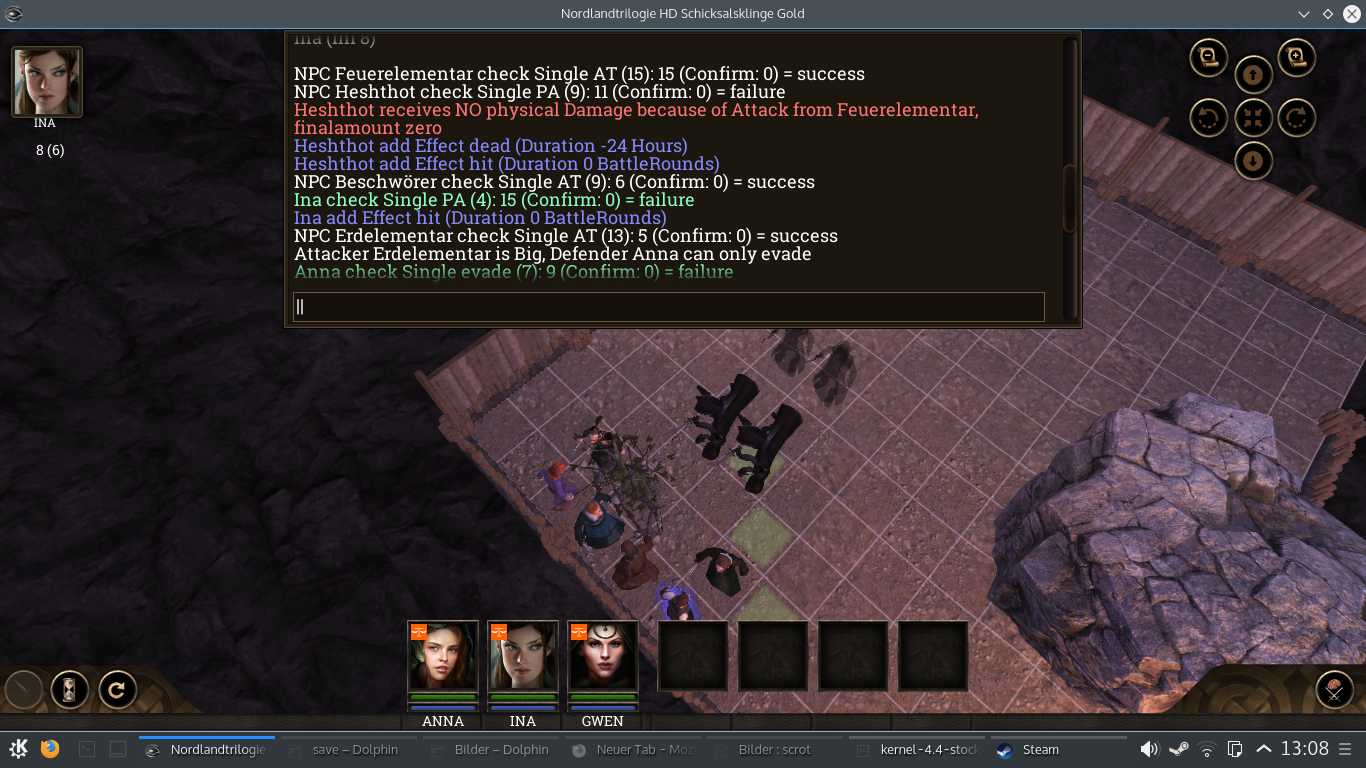Open the window shade dropdown in the titlebar

[x=1302, y=14]
